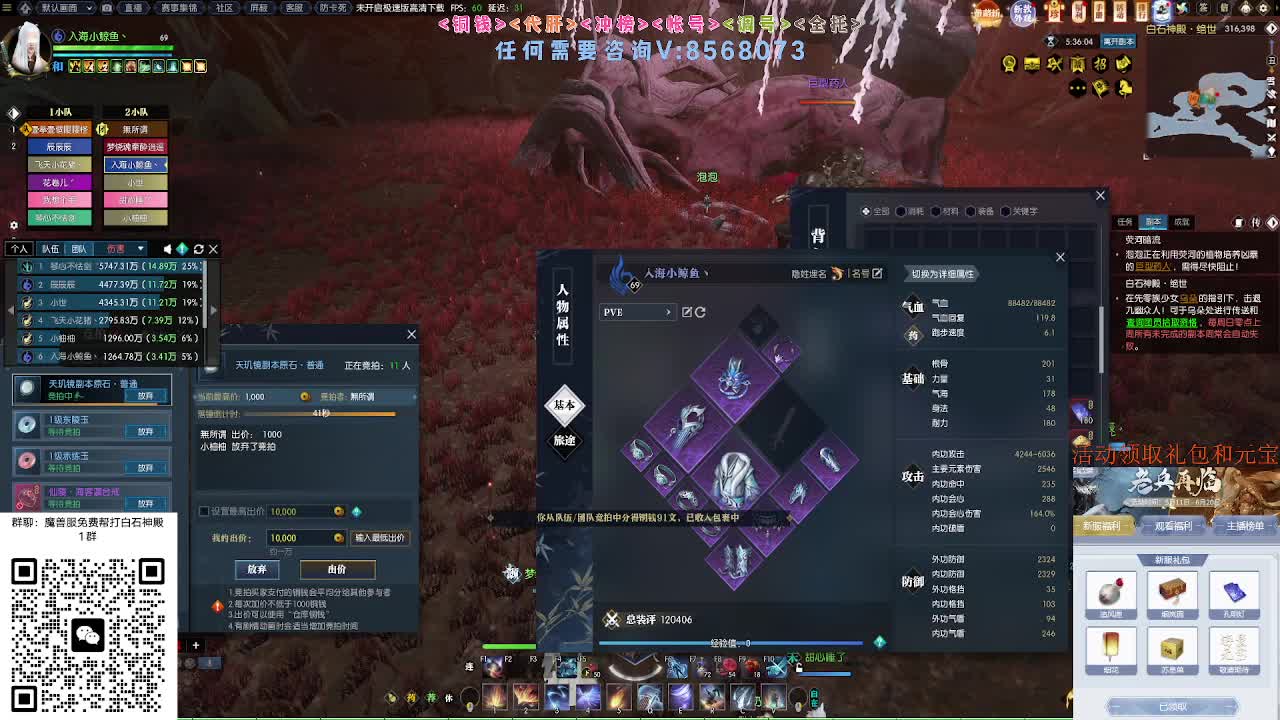The image size is (1280, 720).
Task: Select the 全部 filter icon in the backpack
Action: (867, 212)
